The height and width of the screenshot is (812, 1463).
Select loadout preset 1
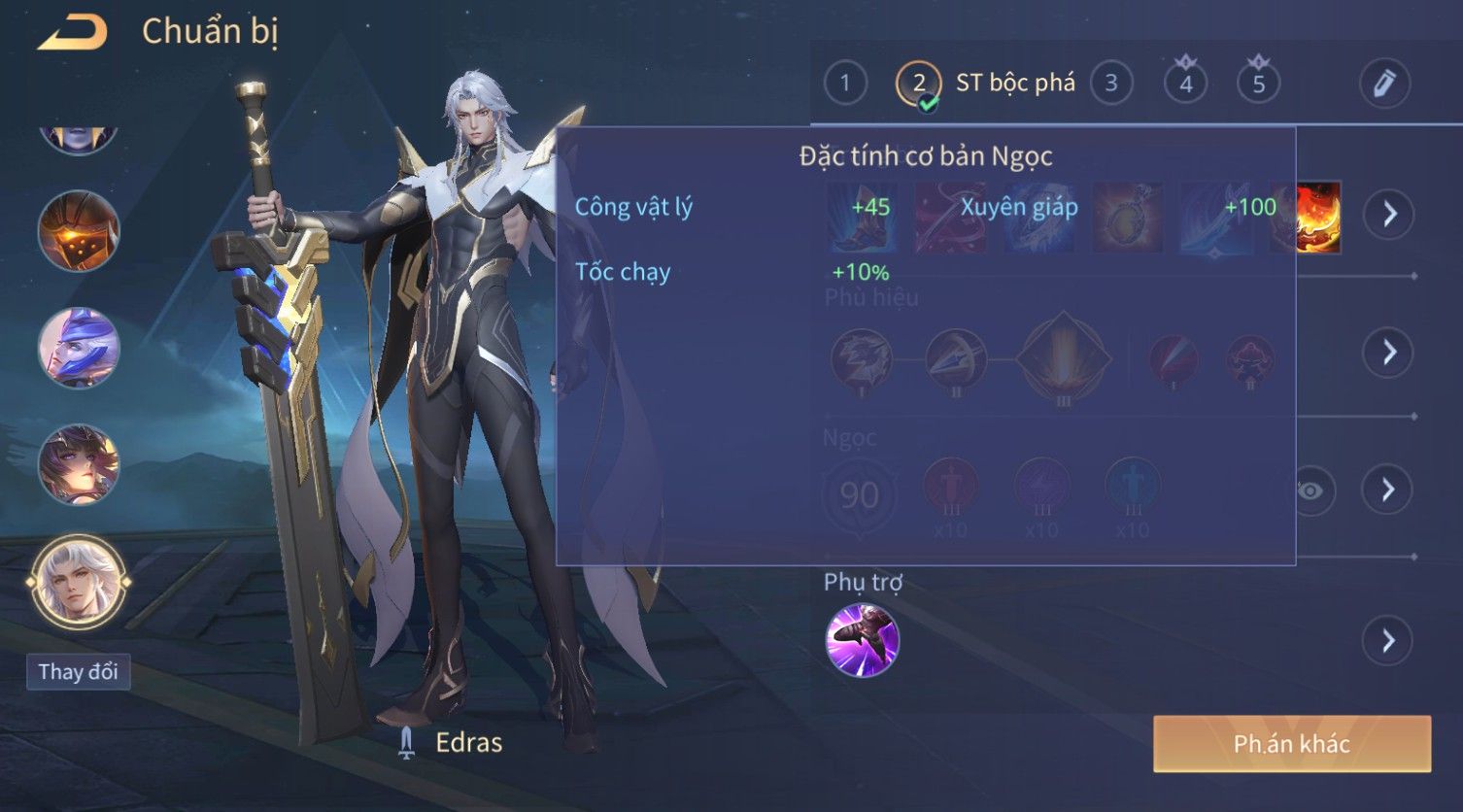tap(845, 84)
